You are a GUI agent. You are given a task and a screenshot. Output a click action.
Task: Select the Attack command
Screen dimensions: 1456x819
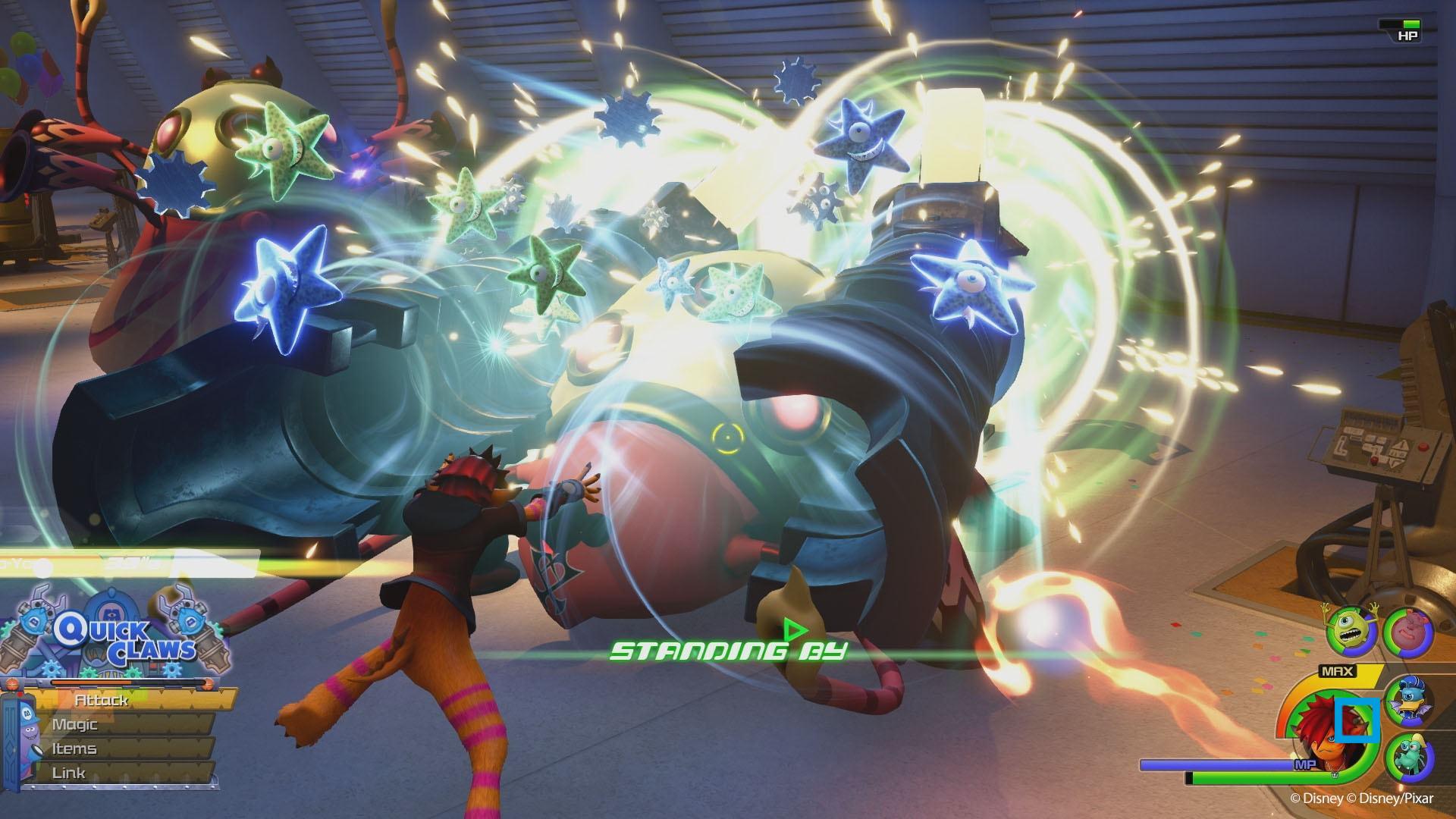point(101,700)
